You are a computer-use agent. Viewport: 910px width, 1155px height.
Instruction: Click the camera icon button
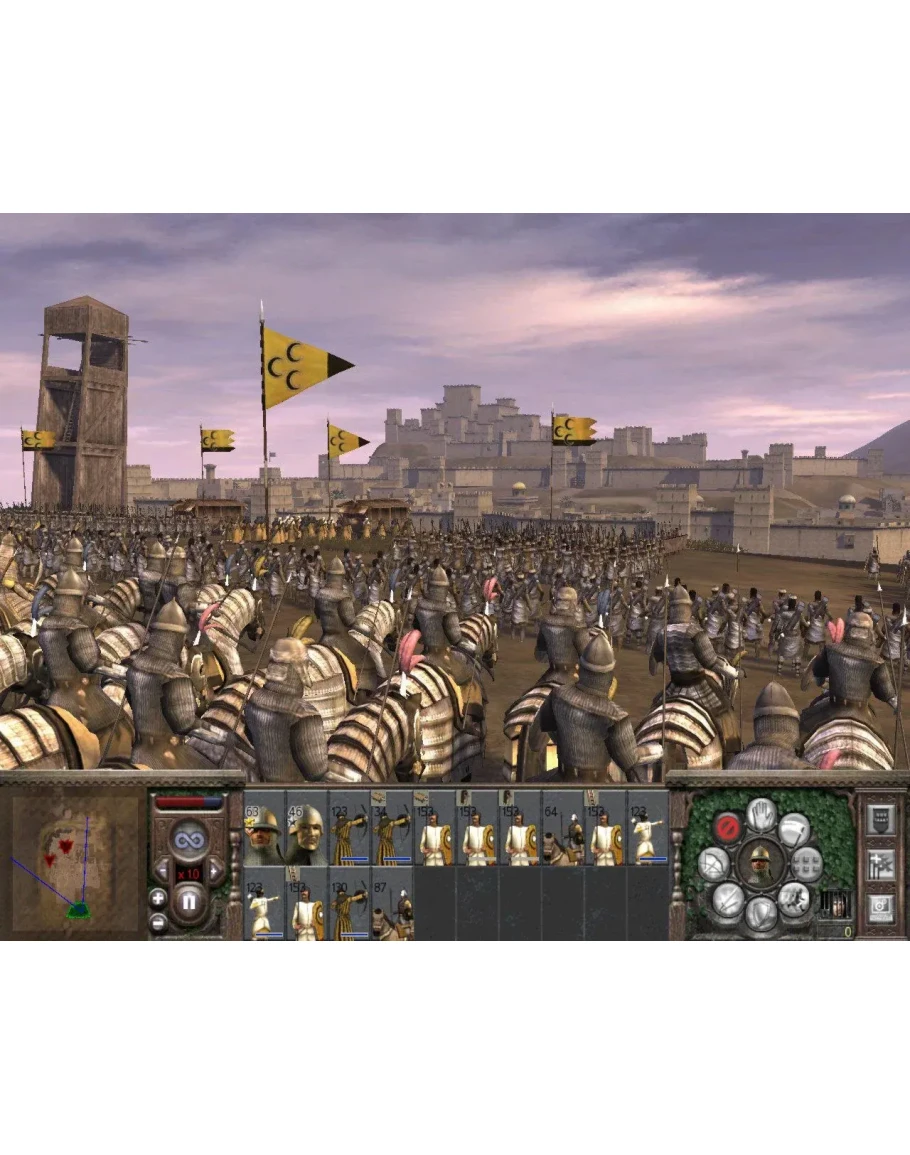coord(881,908)
